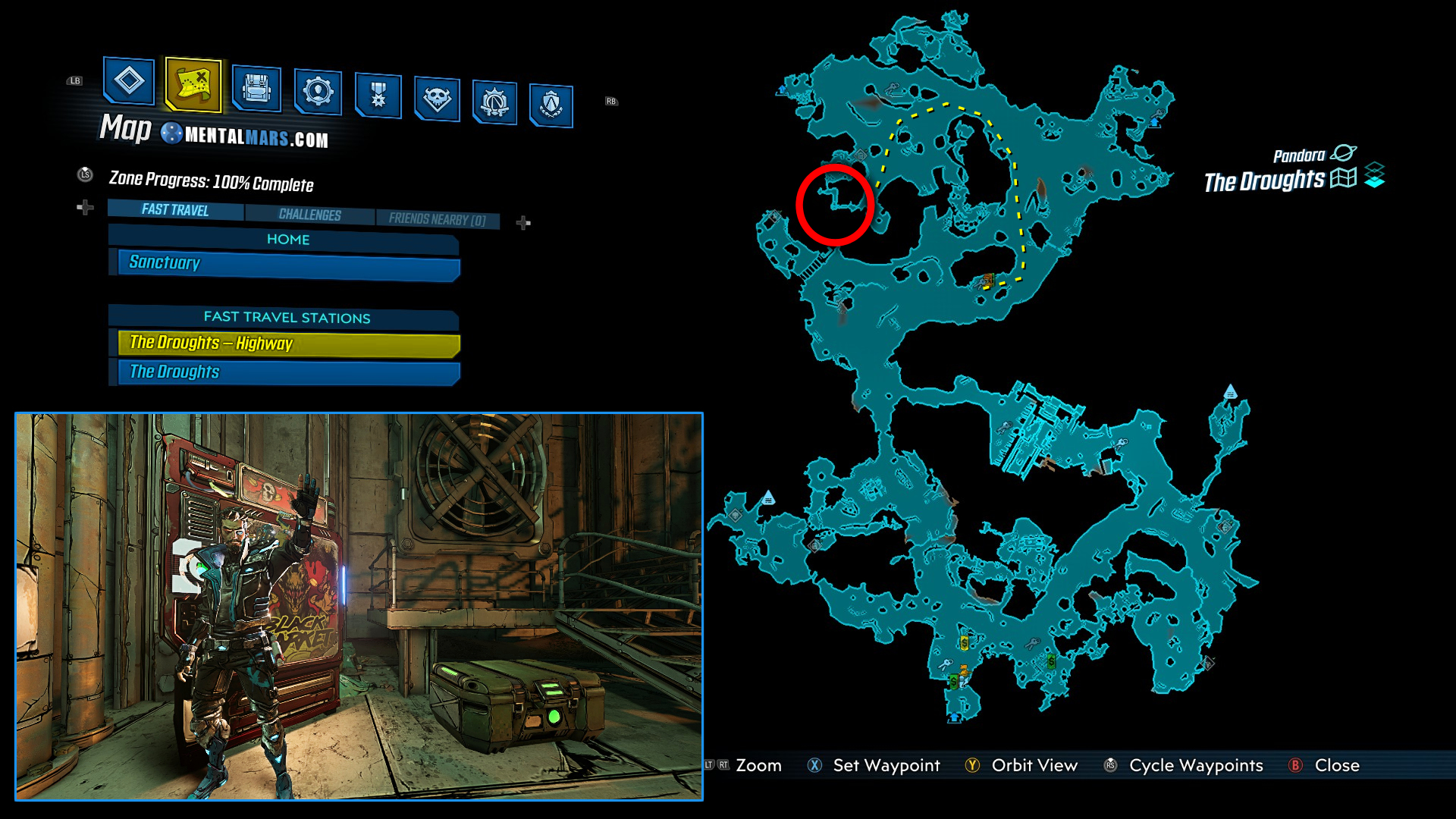Screen dimensions: 1456x819
Task: Open the Achievements medal icon
Action: [x=377, y=96]
